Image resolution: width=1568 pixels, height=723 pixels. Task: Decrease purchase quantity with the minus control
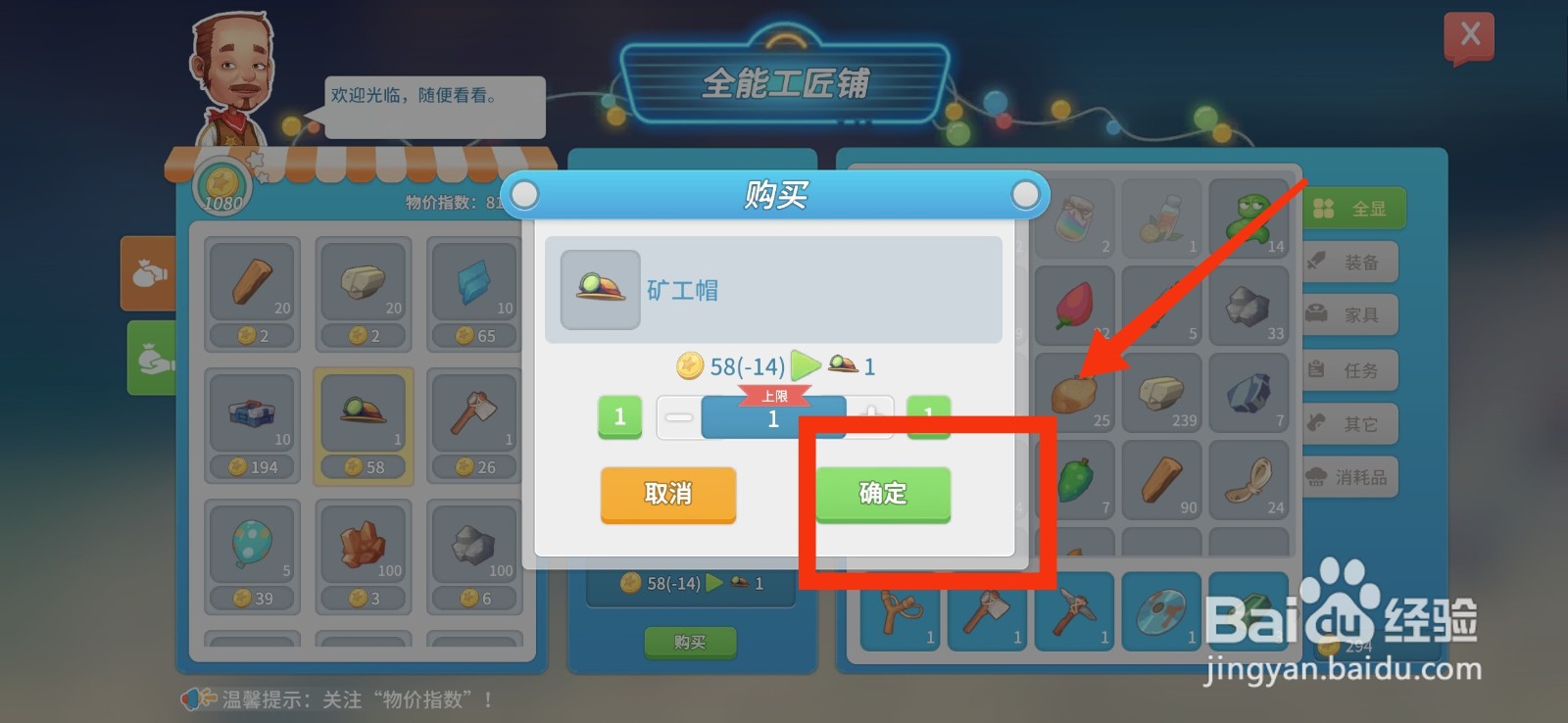pyautogui.click(x=678, y=416)
